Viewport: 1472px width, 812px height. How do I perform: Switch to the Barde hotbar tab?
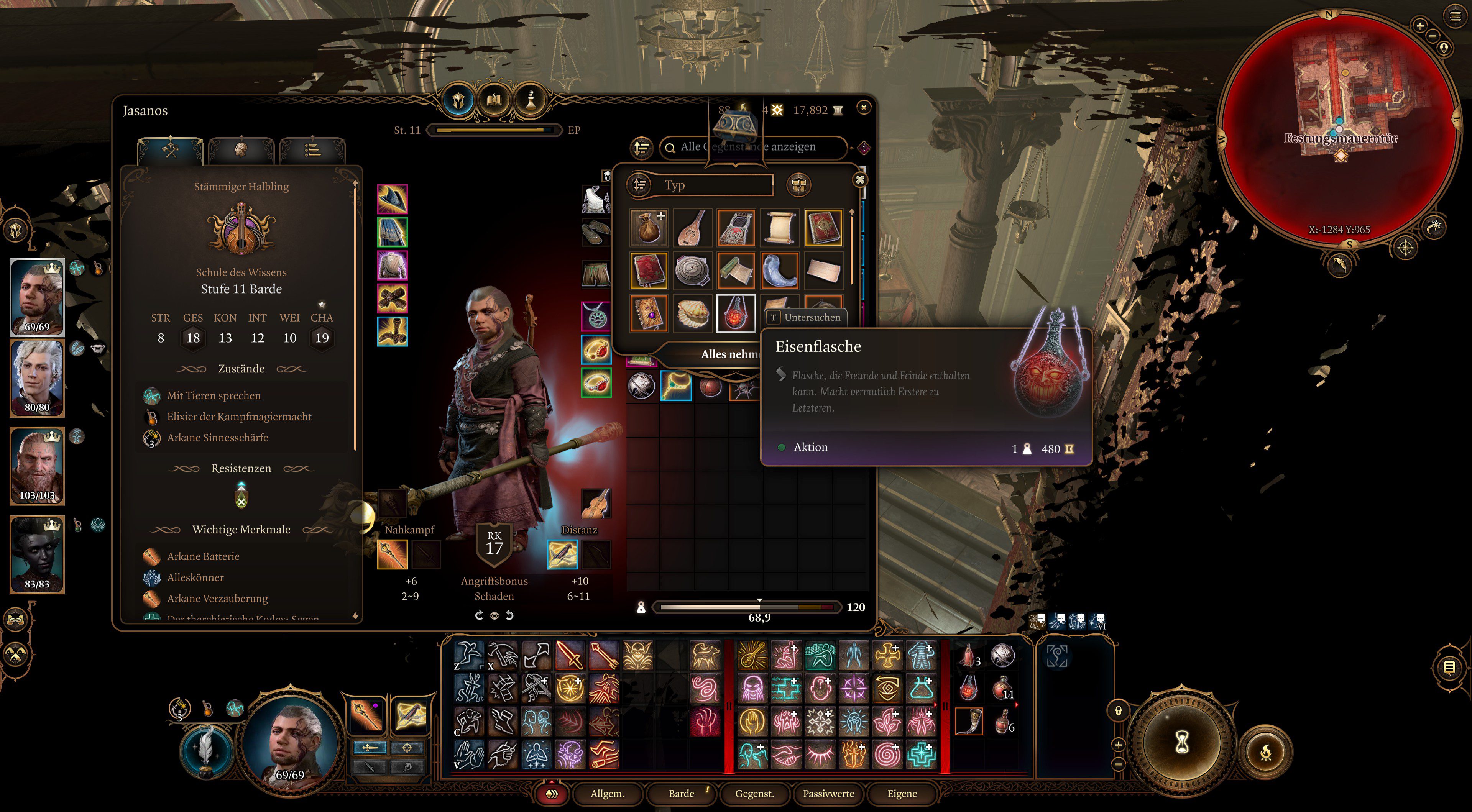(x=681, y=793)
